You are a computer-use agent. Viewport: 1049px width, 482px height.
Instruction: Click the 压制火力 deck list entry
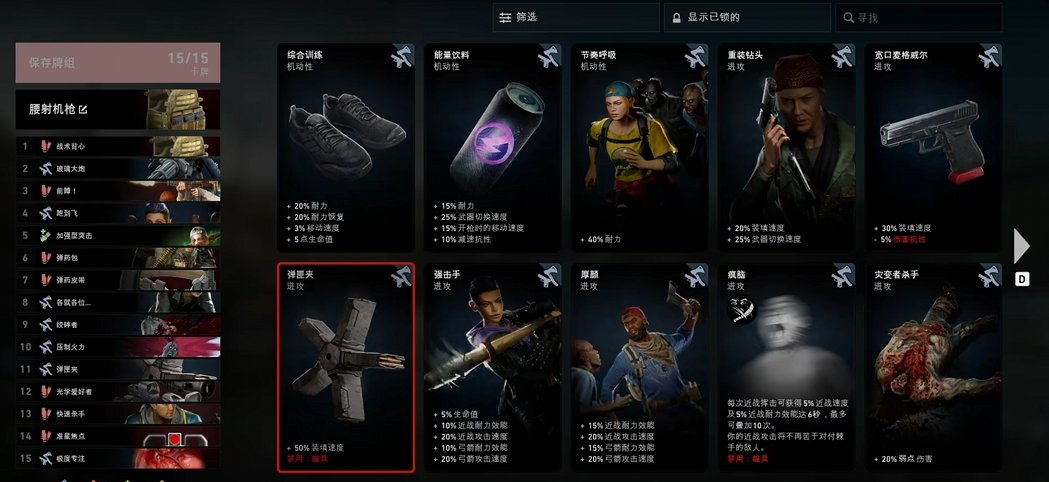118,347
